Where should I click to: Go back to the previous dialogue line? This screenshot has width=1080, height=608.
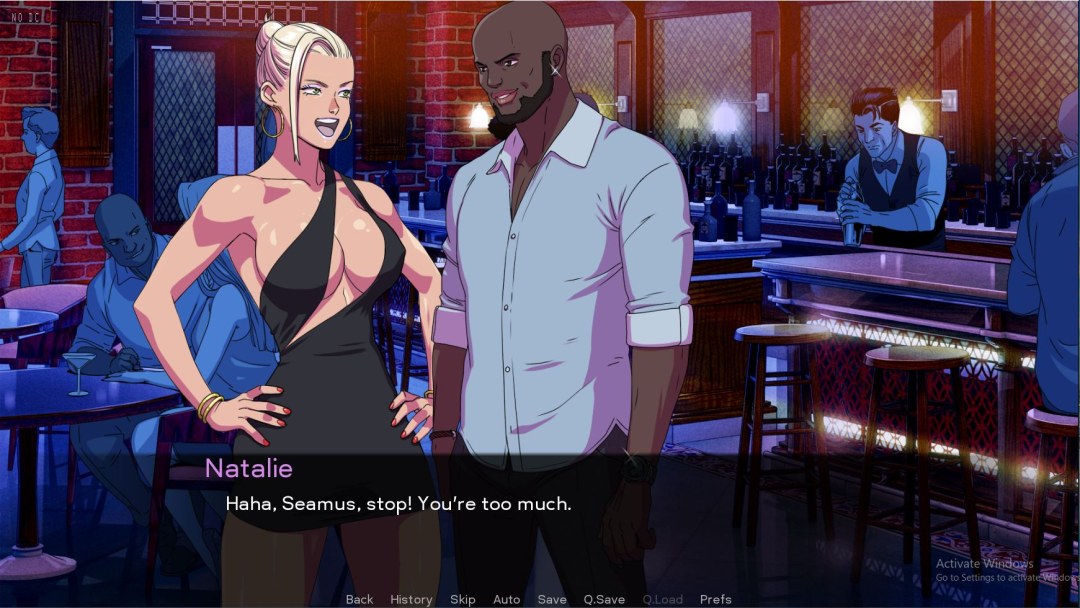coord(359,599)
